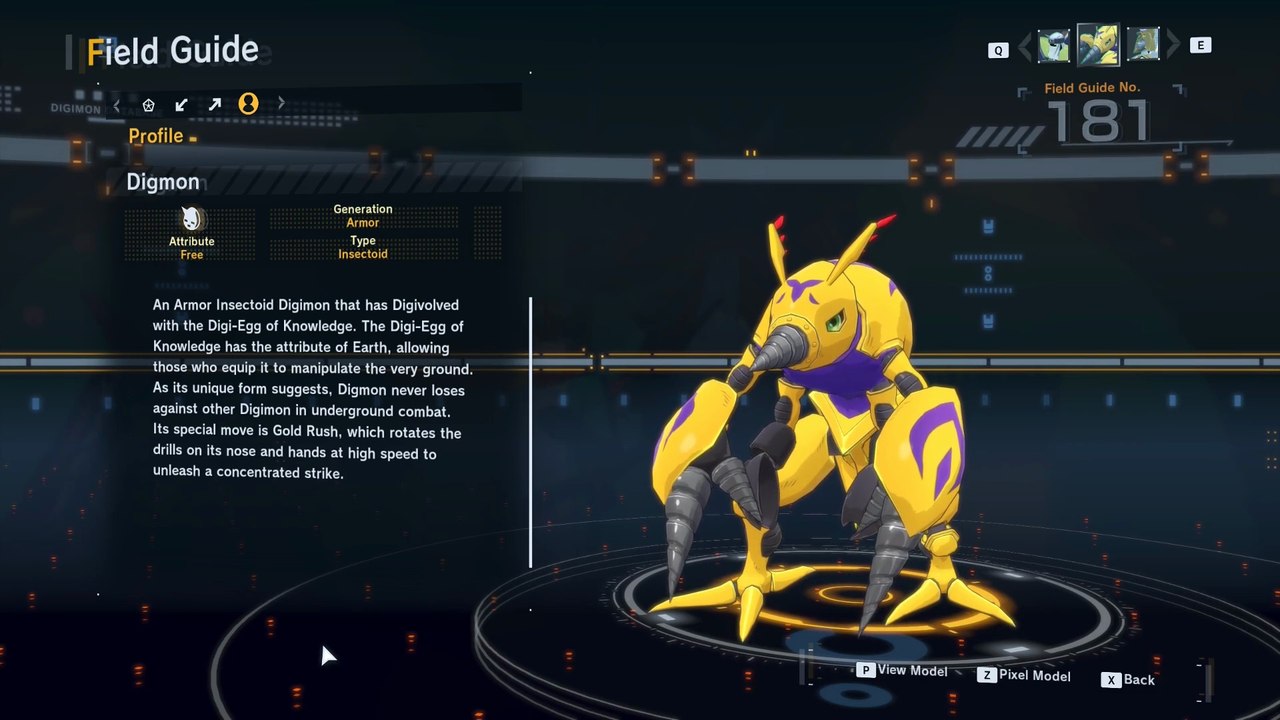Click the right arrow beside the Digimon thumbnails

click(1173, 45)
